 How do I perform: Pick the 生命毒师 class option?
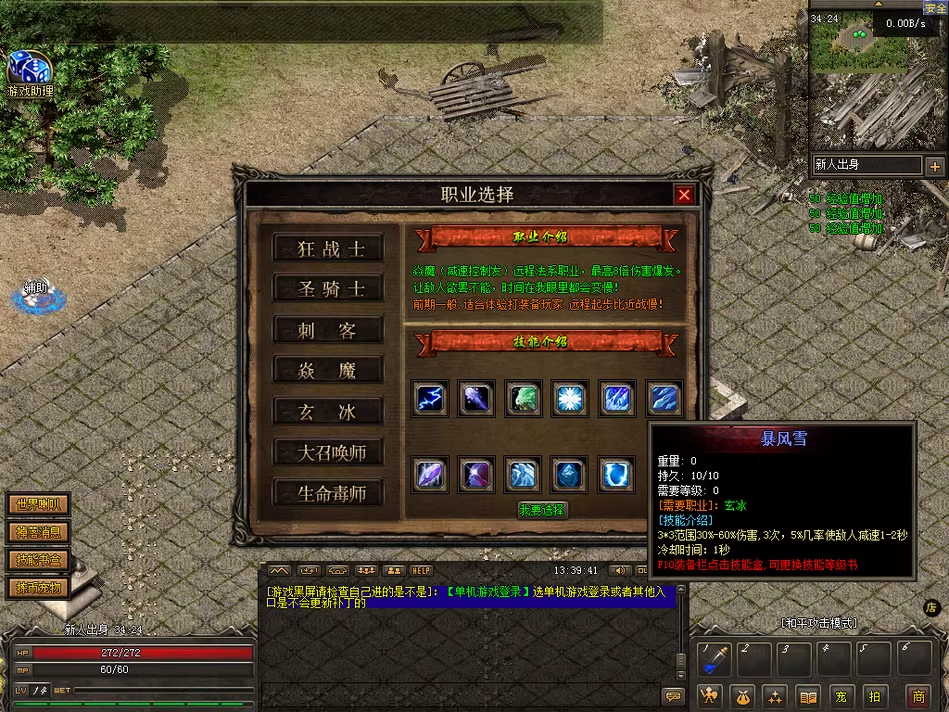tap(329, 493)
